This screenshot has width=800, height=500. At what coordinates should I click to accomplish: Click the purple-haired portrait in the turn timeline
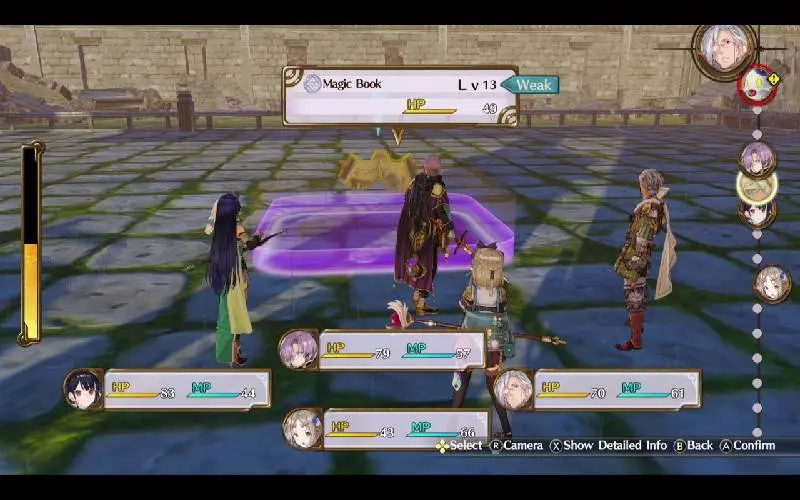[x=757, y=158]
